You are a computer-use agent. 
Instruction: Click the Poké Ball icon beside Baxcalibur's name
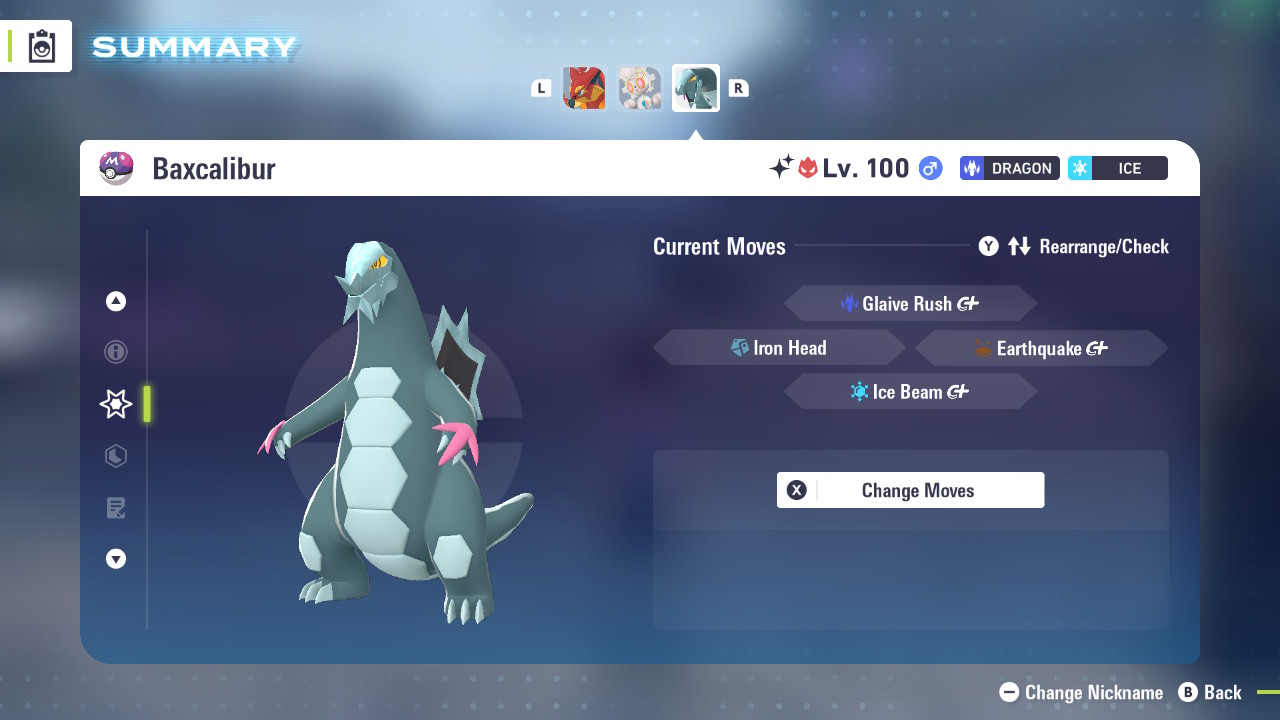[116, 168]
